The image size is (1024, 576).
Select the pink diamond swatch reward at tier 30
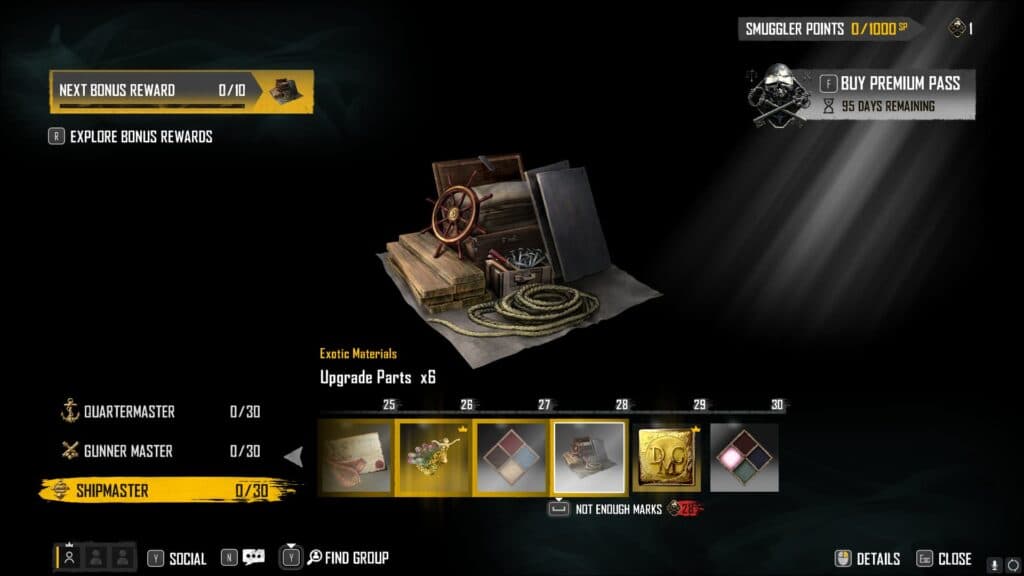tap(744, 457)
